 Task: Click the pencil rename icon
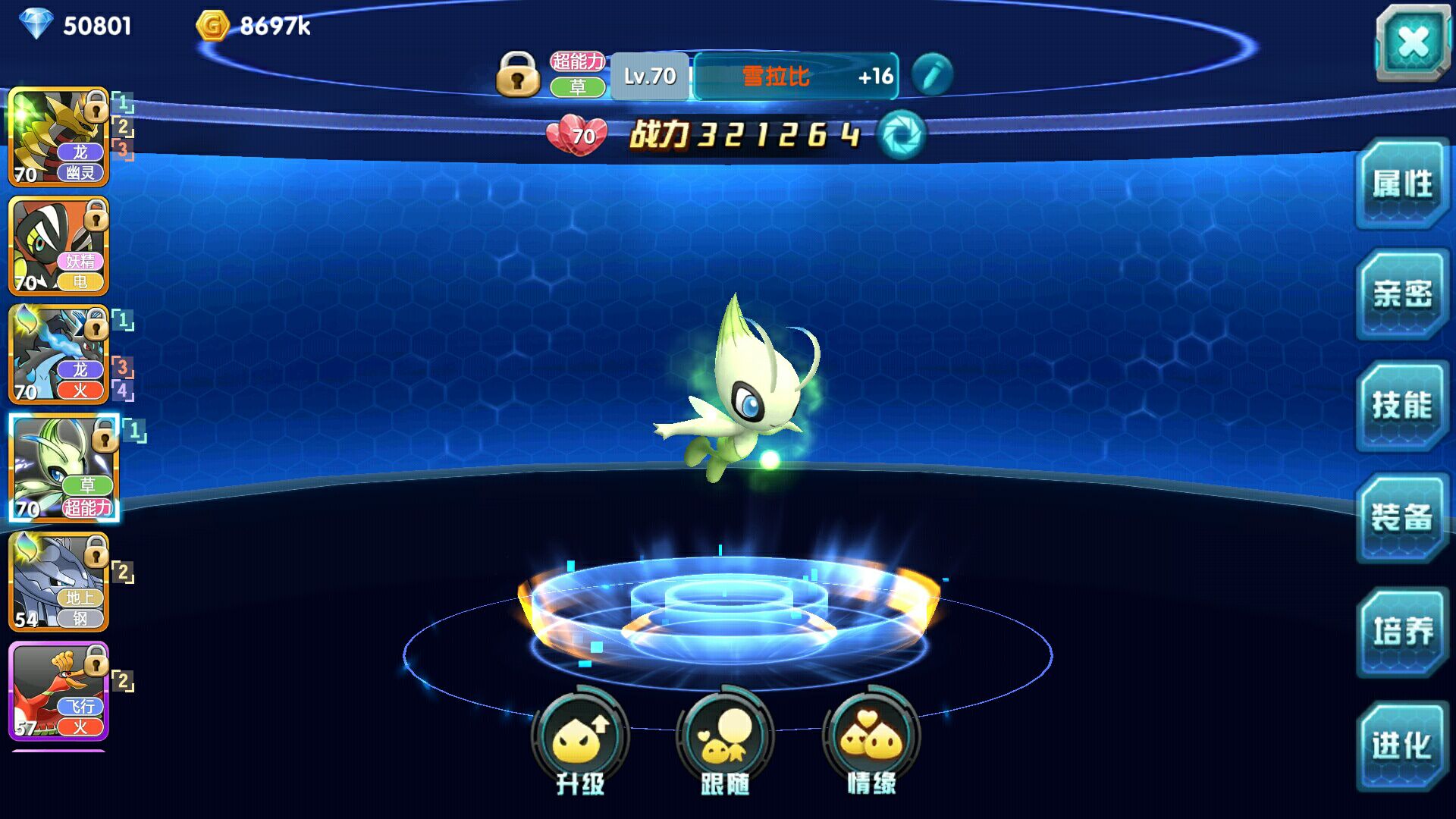[931, 74]
